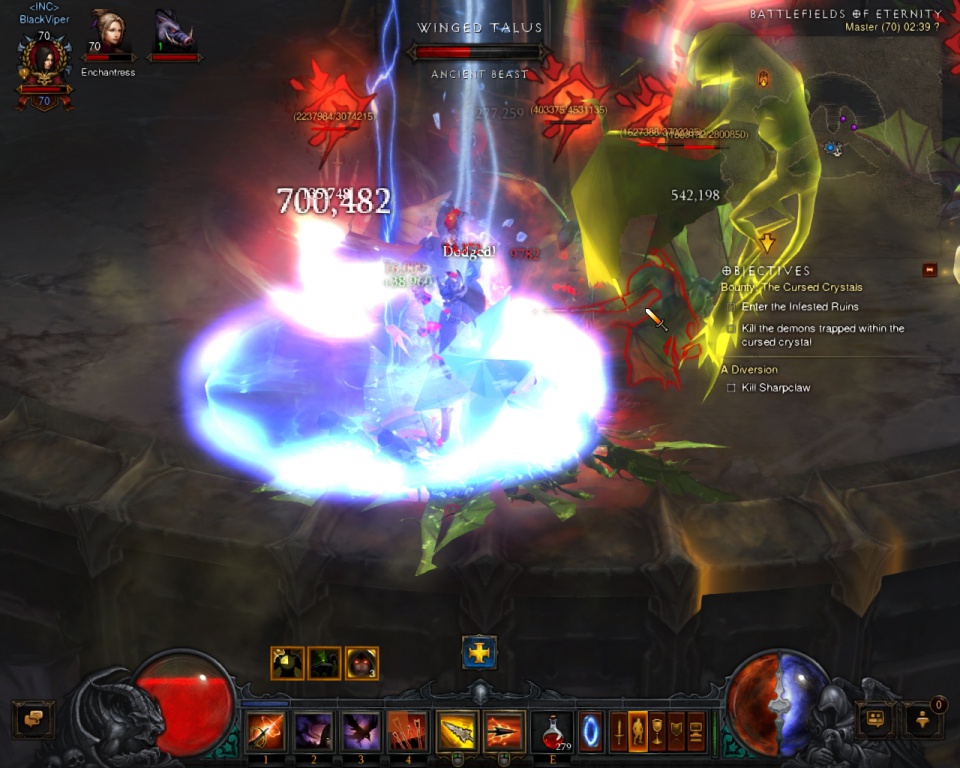Activate skill slot 1 on the action bar
This screenshot has height=768, width=960.
tap(265, 731)
